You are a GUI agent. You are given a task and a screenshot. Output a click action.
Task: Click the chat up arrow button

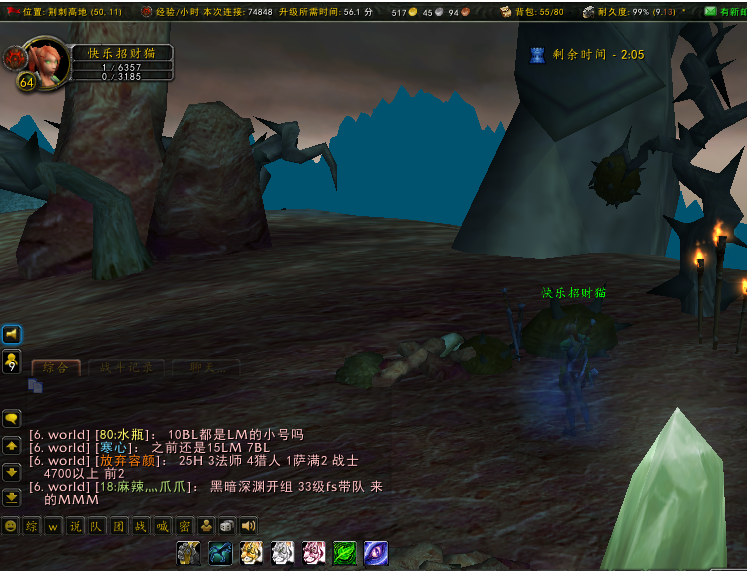[x=12, y=446]
